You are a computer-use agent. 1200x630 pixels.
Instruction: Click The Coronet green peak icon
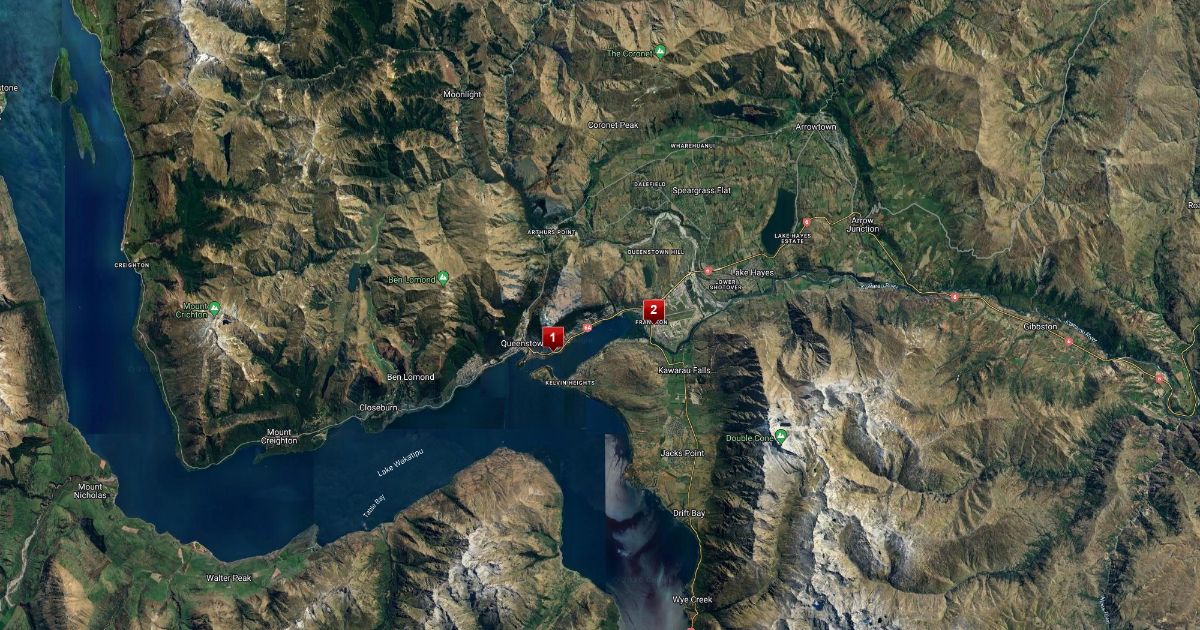coord(660,51)
